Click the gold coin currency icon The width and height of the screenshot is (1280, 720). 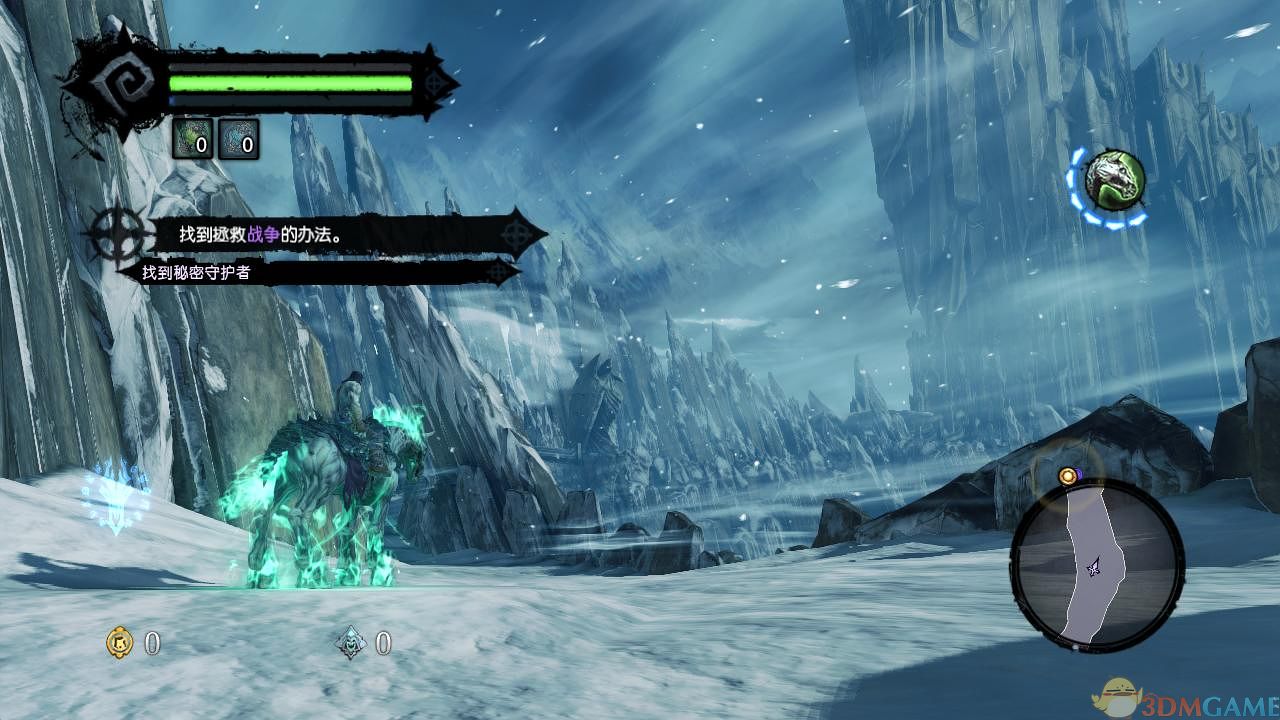(119, 643)
